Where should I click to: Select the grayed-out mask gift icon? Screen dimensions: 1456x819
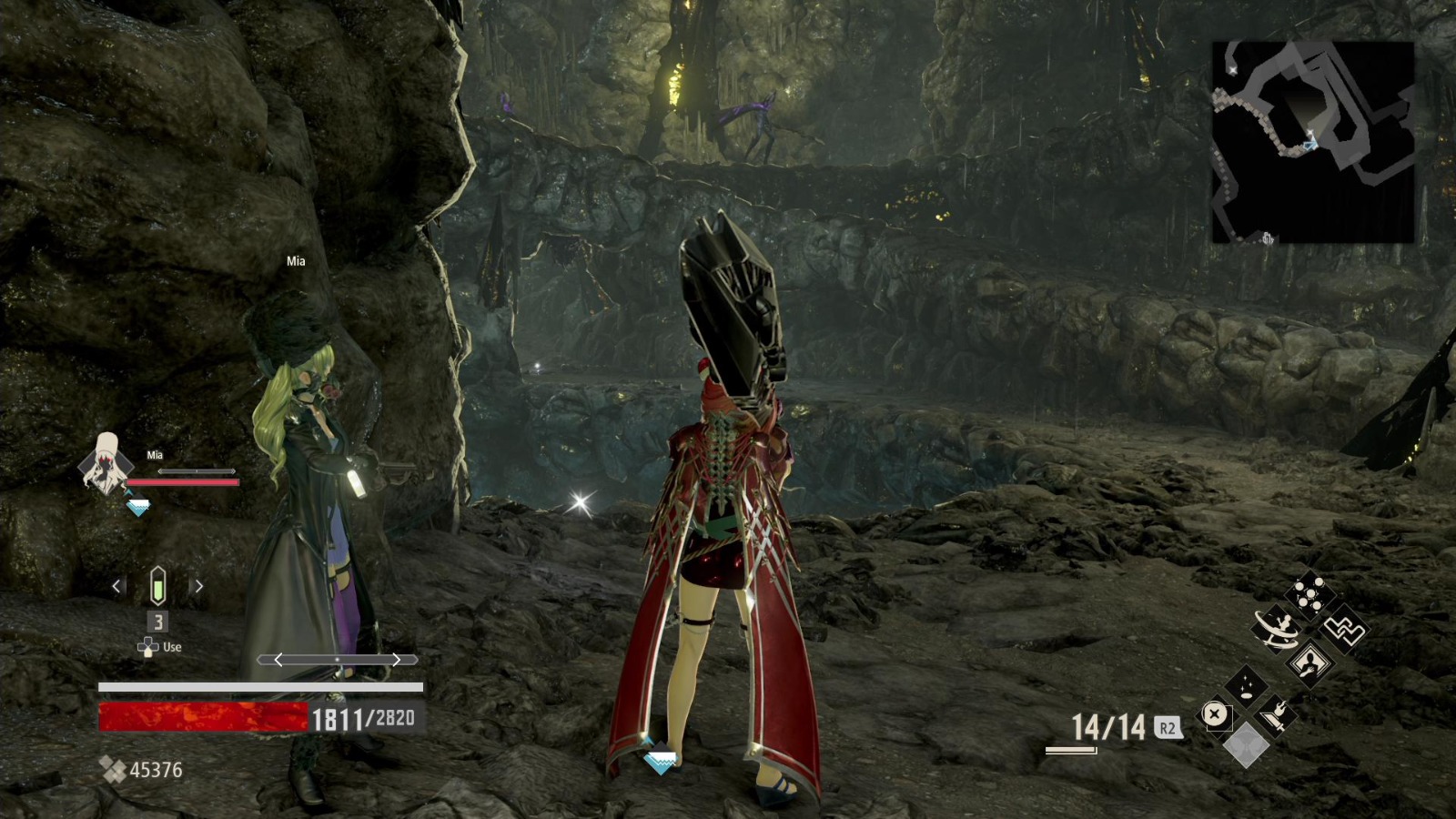pyautogui.click(x=1245, y=743)
